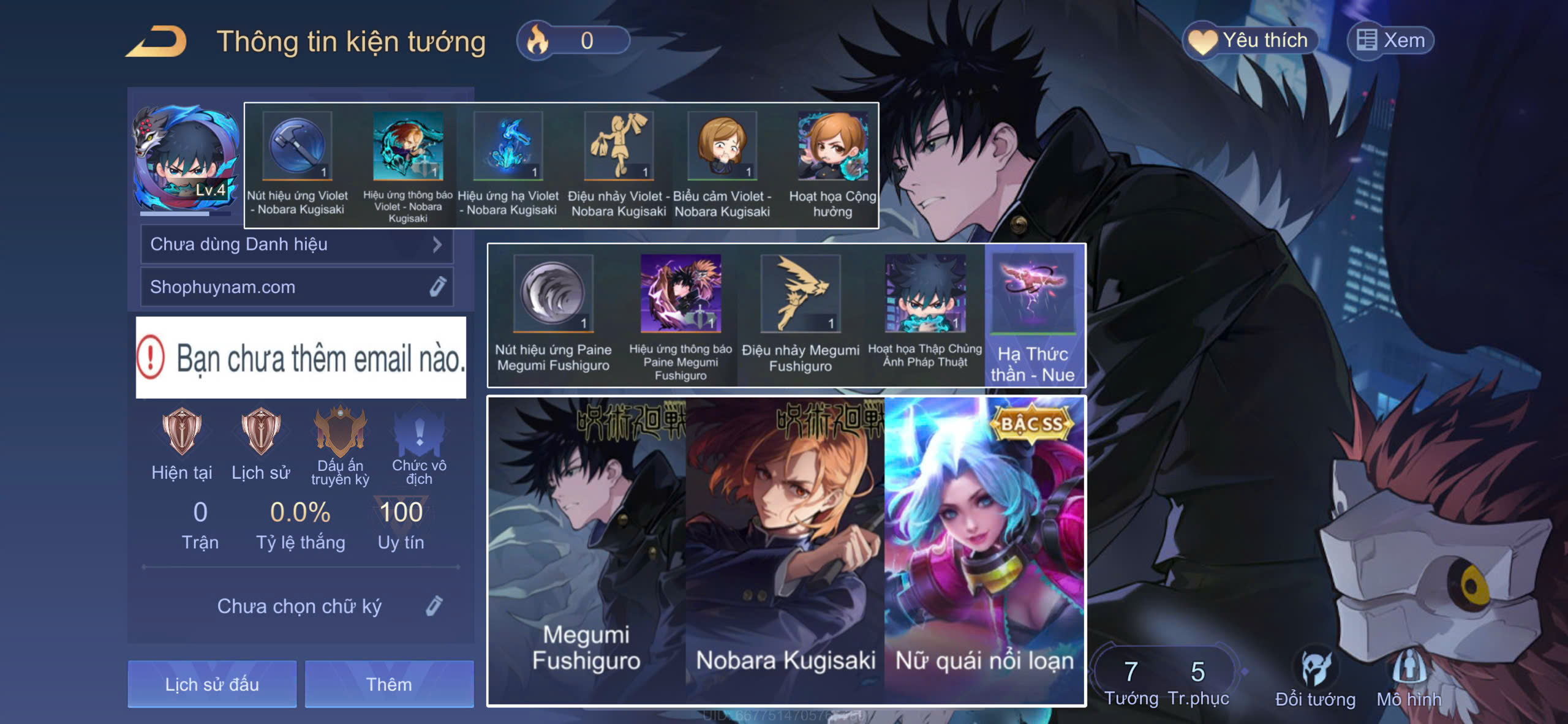Screen dimensions: 1568x724
Task: Edit the Chưa chọn chữ ký signature
Action: [434, 606]
